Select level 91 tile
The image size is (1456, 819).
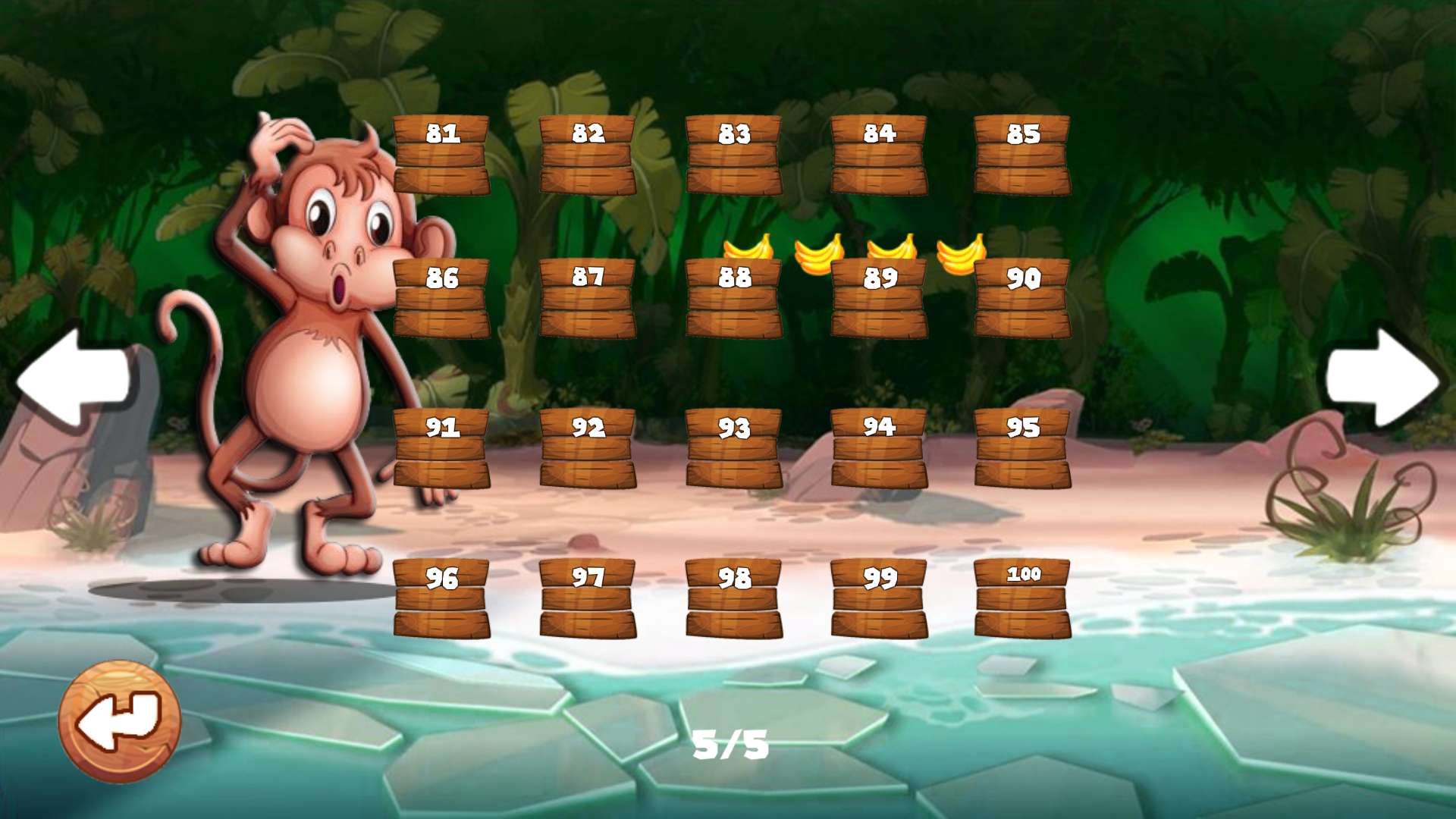click(x=441, y=448)
